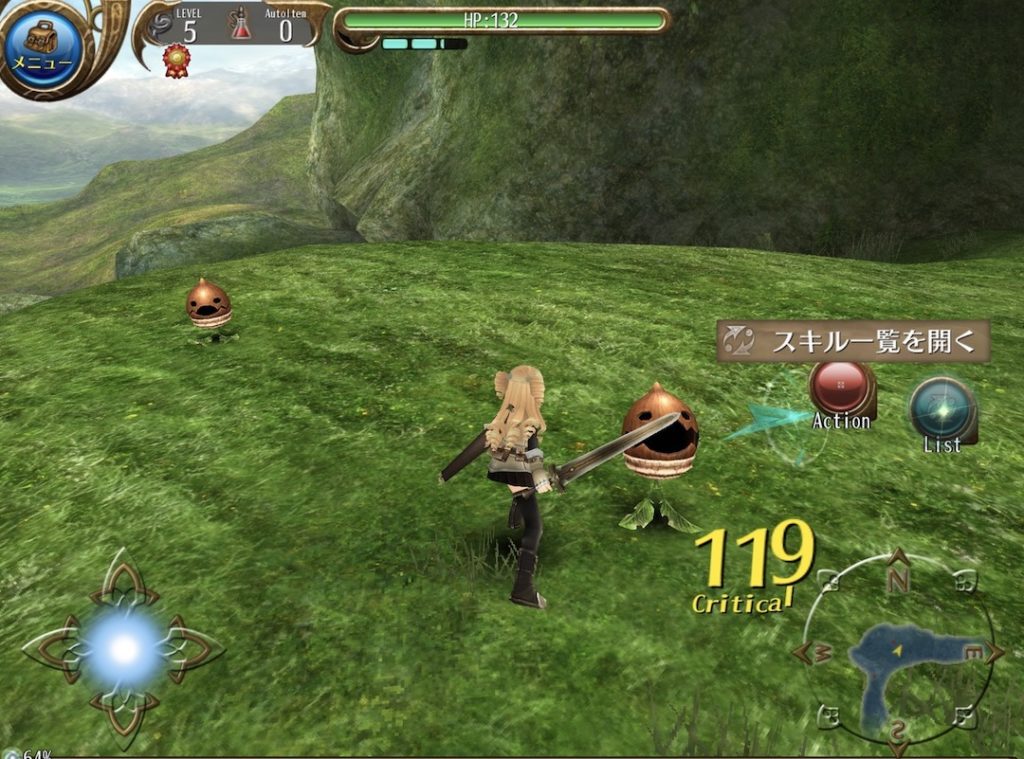
Task: Use the AutoItem red potion
Action: 241,24
